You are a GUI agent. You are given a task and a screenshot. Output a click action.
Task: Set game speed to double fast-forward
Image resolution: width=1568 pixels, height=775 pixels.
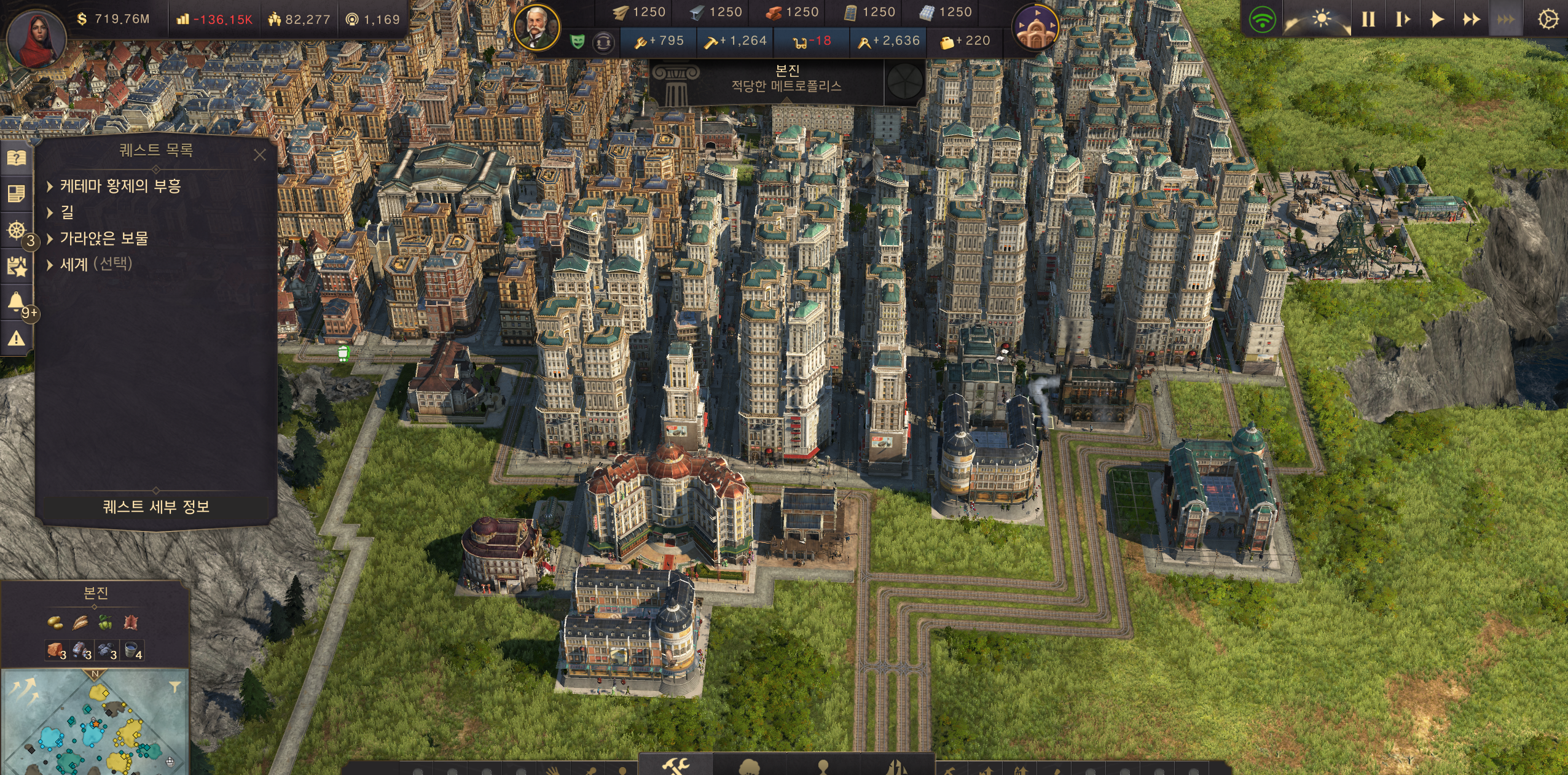[x=1470, y=20]
